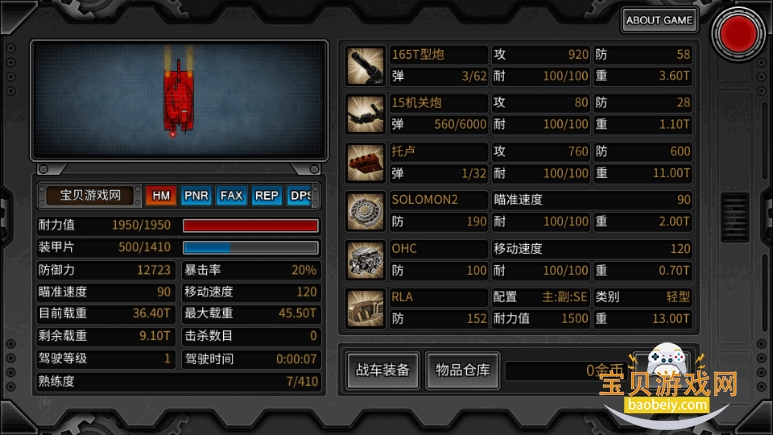773x435 pixels.
Task: Click the red tank preview image
Action: pyautogui.click(x=179, y=97)
